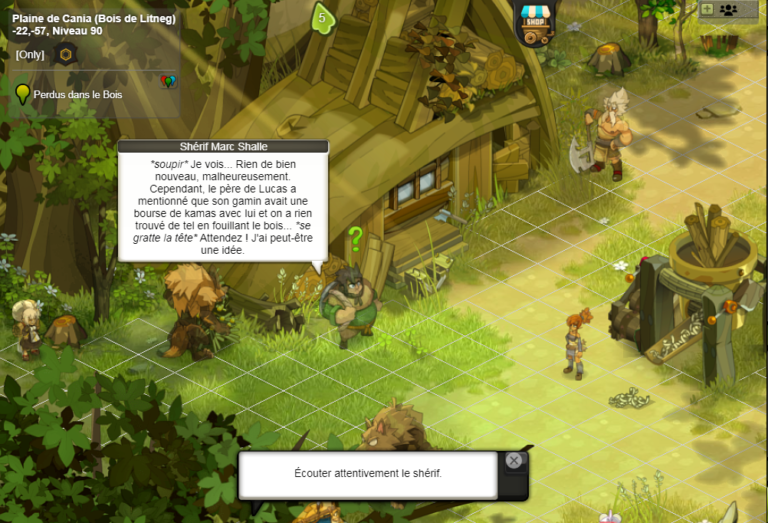Click the green plus group button

point(707,9)
